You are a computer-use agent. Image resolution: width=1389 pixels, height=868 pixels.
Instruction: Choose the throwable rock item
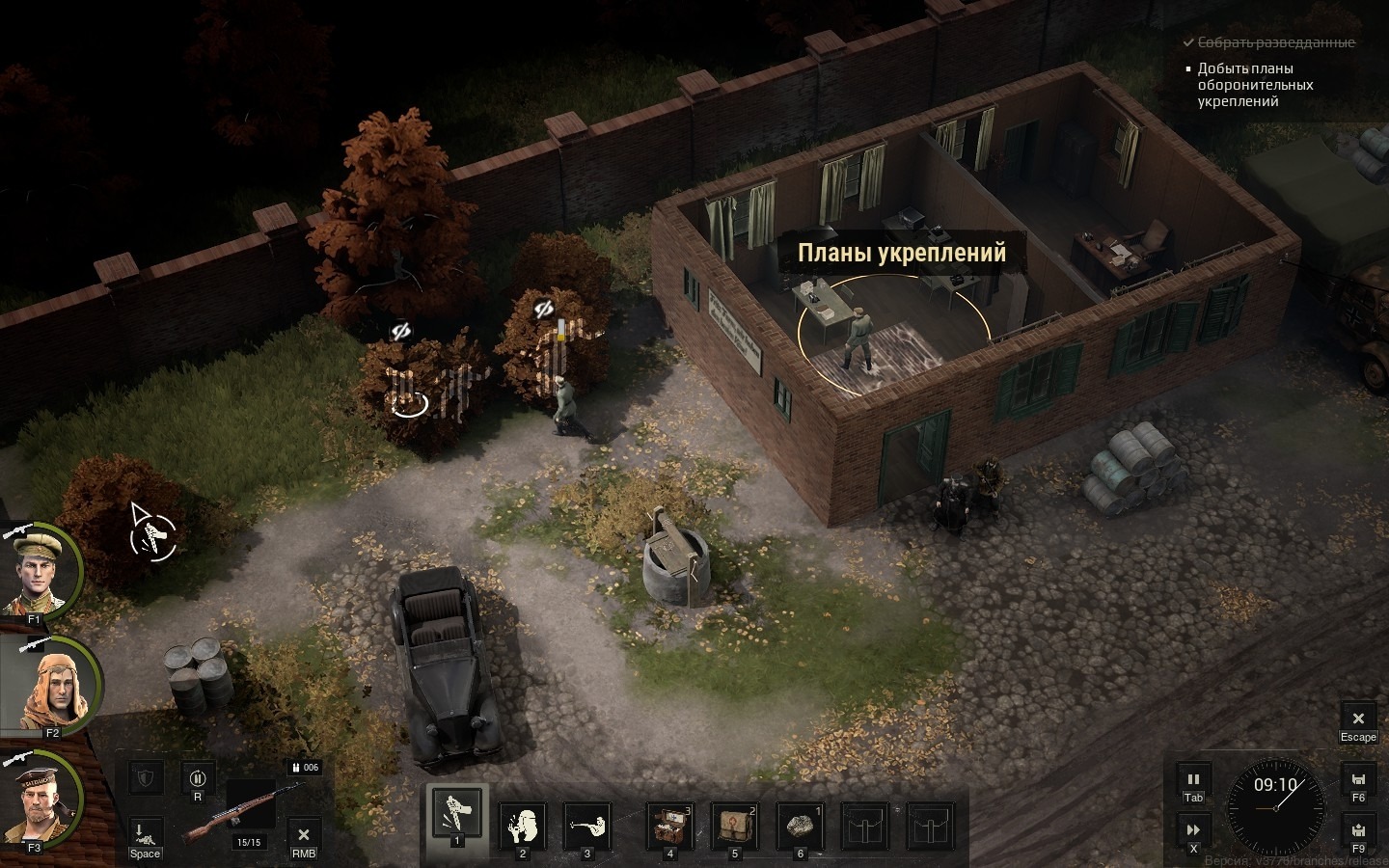point(800,827)
